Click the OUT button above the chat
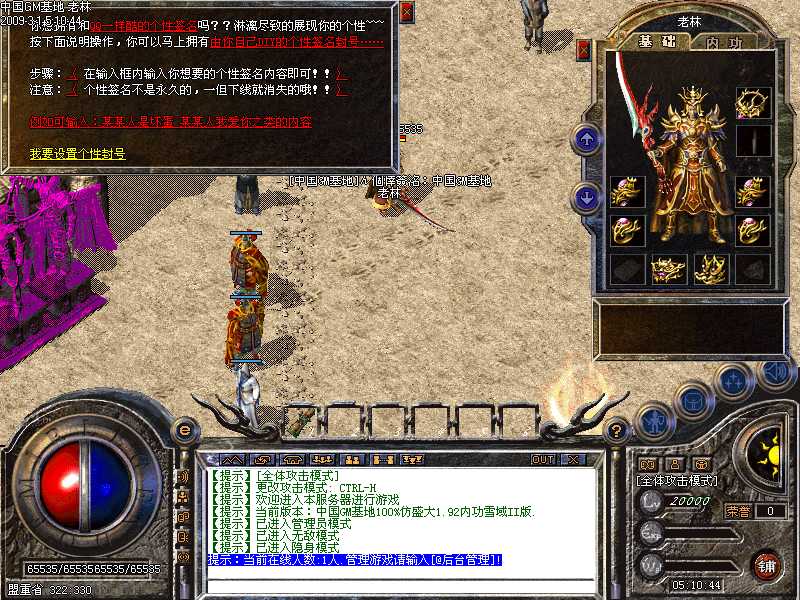800x600 pixels. point(543,460)
